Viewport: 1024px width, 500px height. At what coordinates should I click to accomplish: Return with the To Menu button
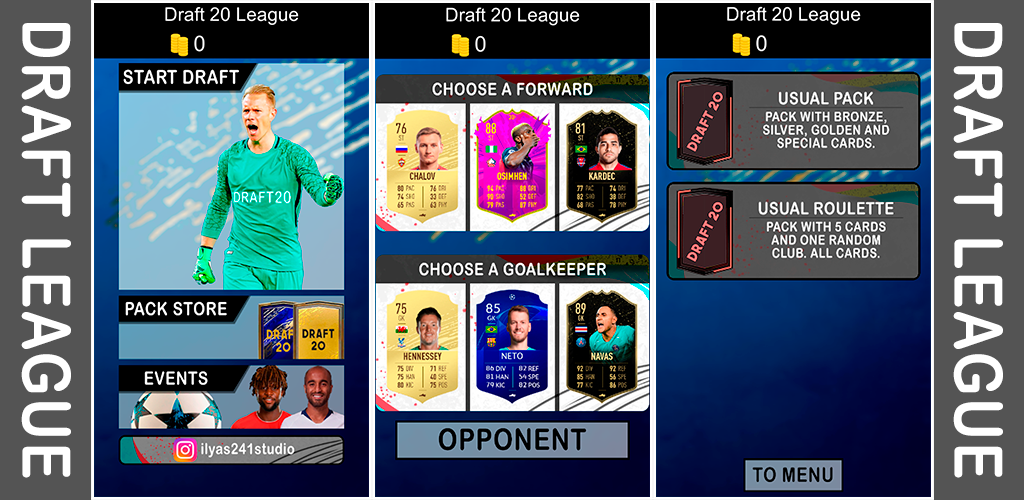coord(793,474)
